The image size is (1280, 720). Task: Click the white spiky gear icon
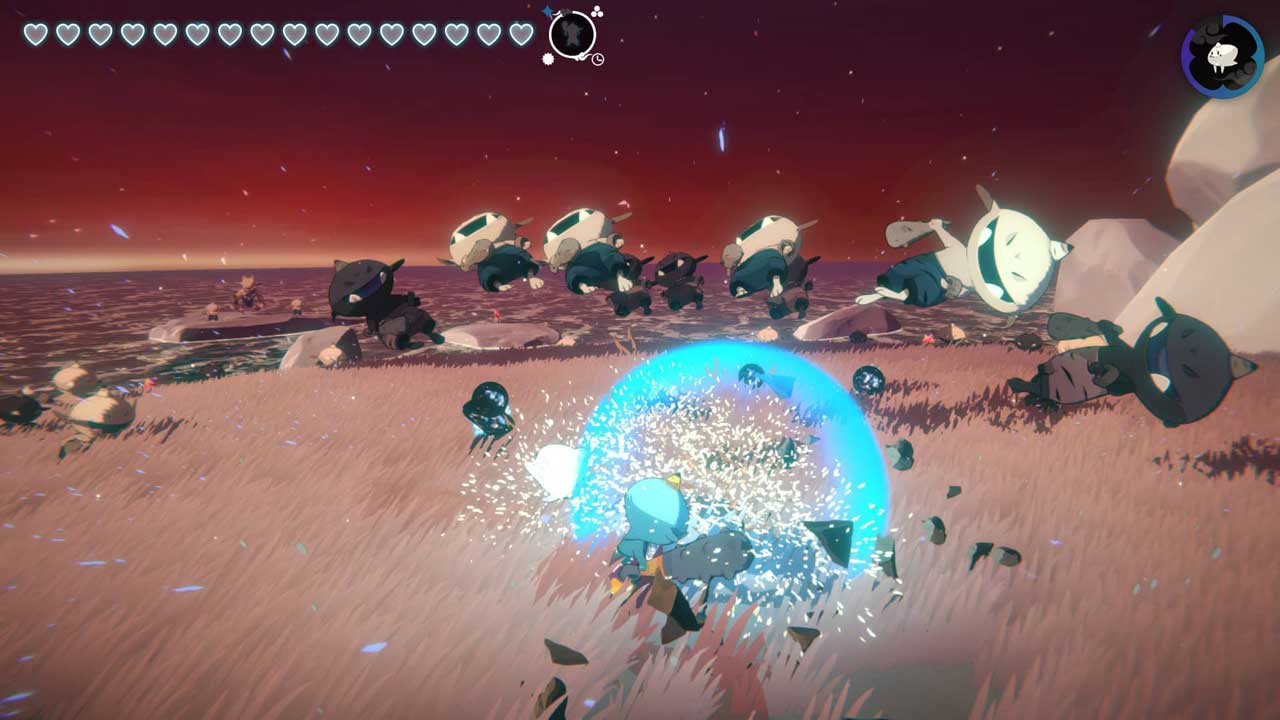(548, 59)
